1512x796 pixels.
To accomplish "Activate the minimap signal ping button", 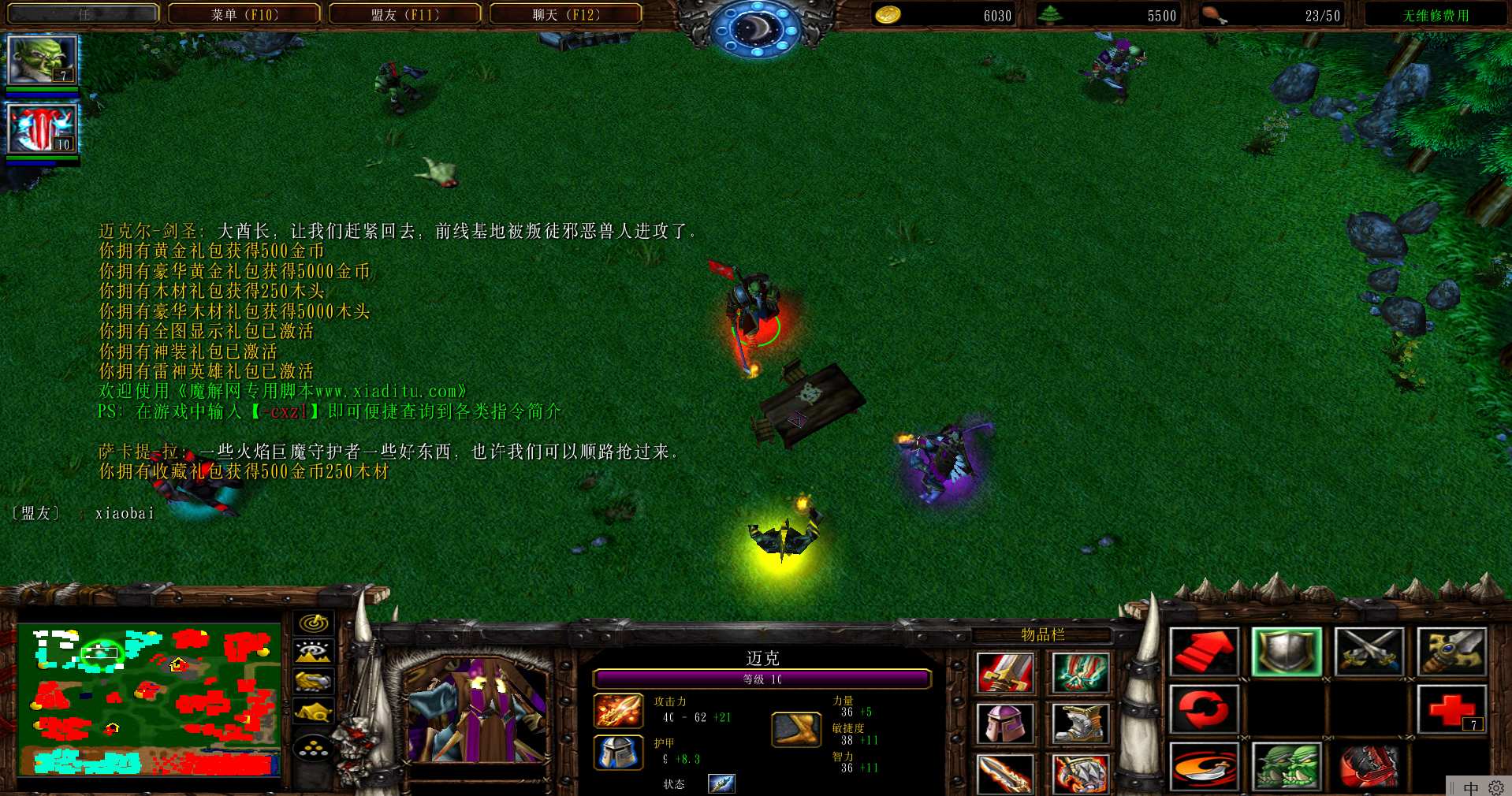I will click(314, 623).
